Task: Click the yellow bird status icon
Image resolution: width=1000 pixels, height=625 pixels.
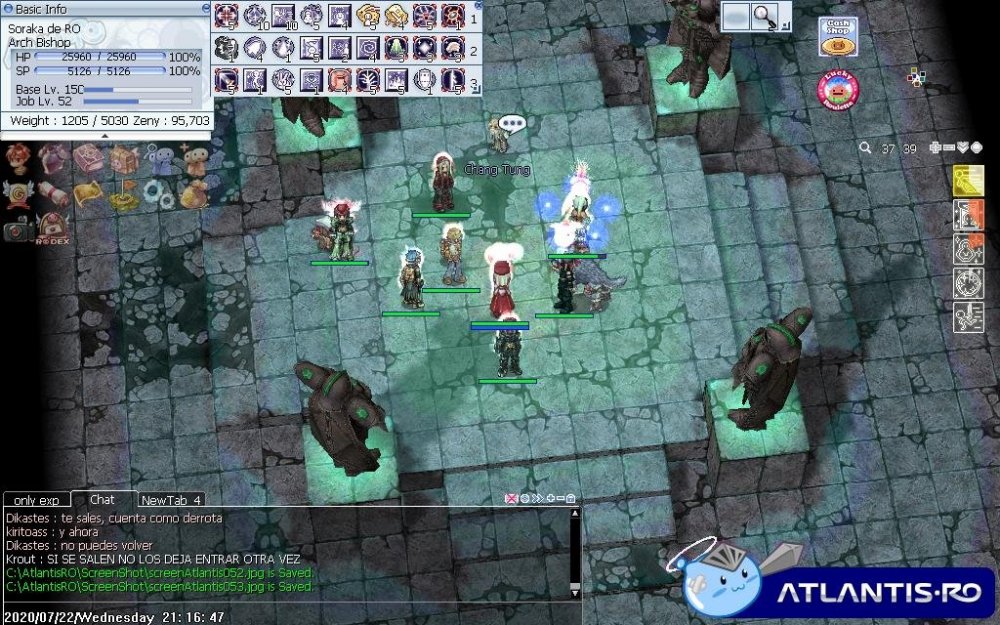Action: [968, 181]
